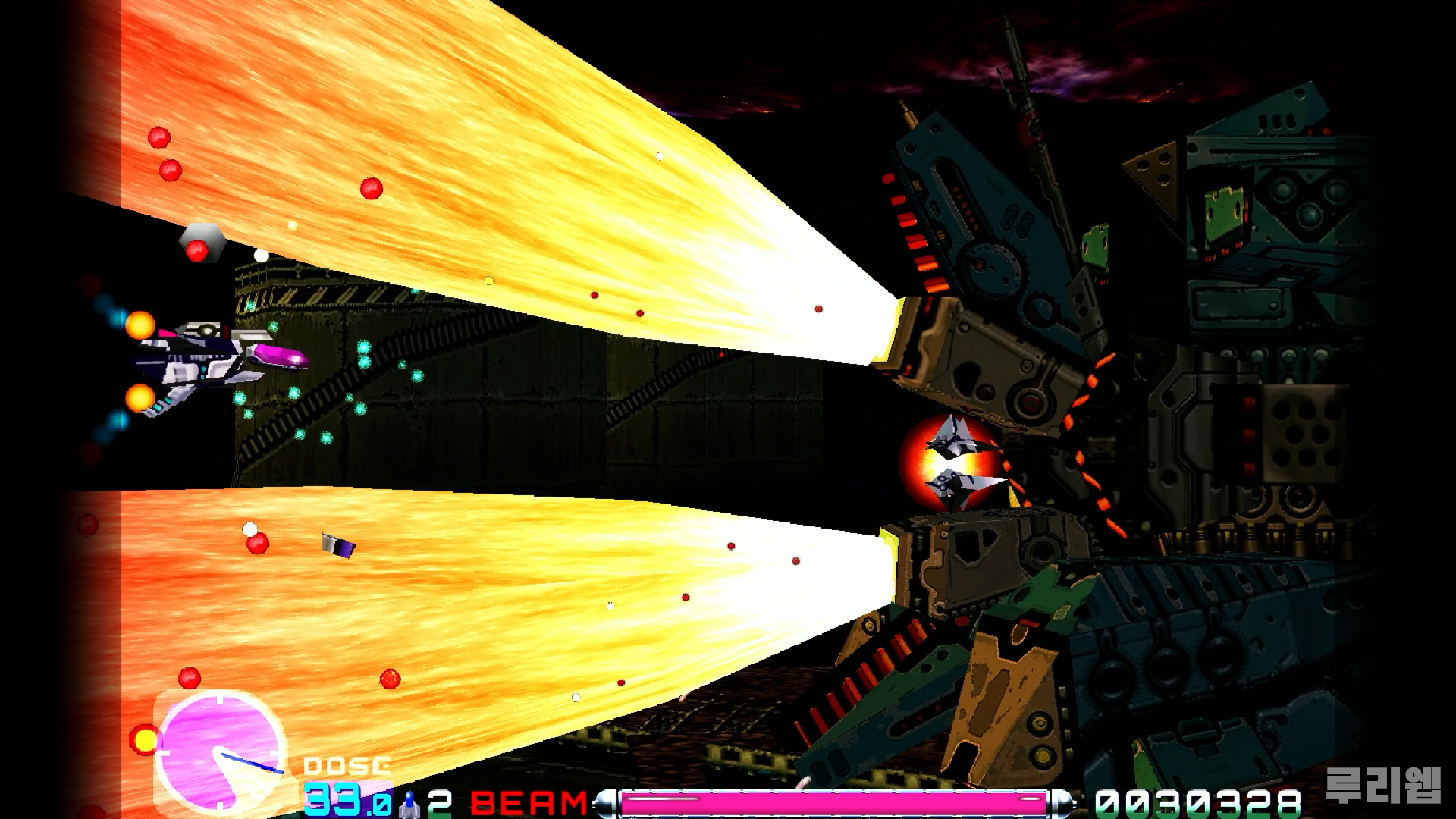Select the remaining ships life icon
This screenshot has height=819, width=1456.
point(409,804)
